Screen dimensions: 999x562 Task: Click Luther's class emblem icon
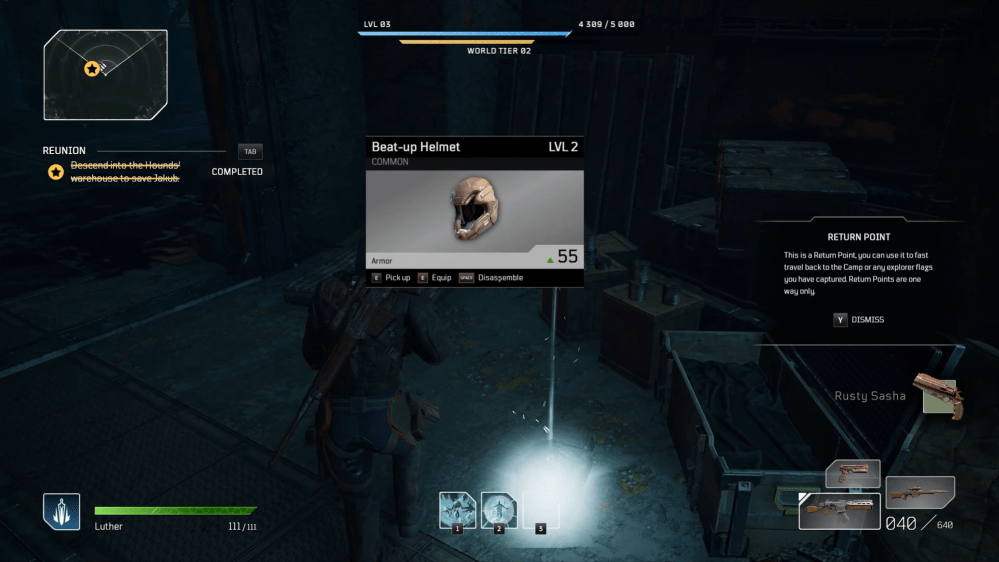point(61,512)
